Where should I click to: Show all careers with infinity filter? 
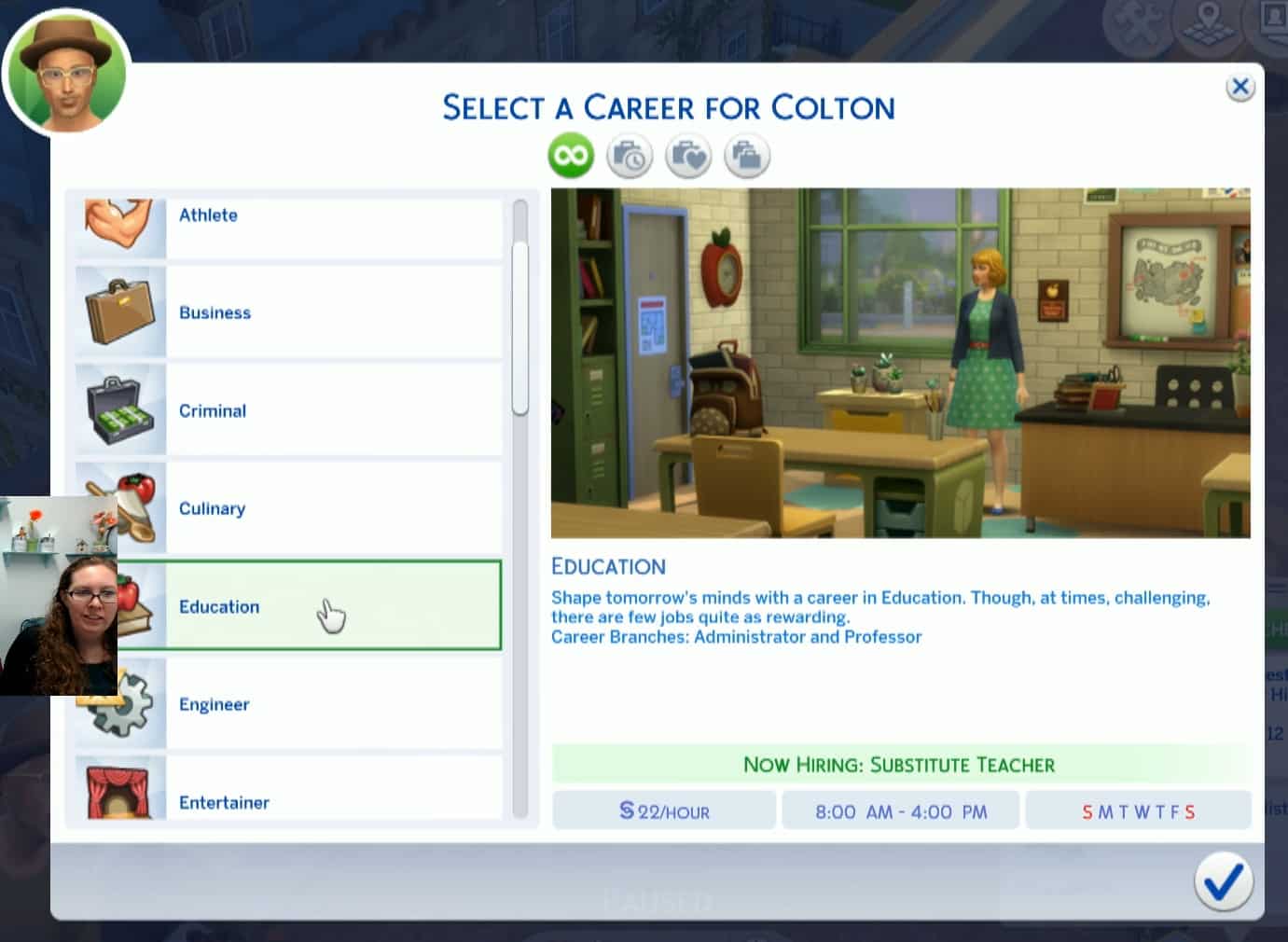click(571, 155)
